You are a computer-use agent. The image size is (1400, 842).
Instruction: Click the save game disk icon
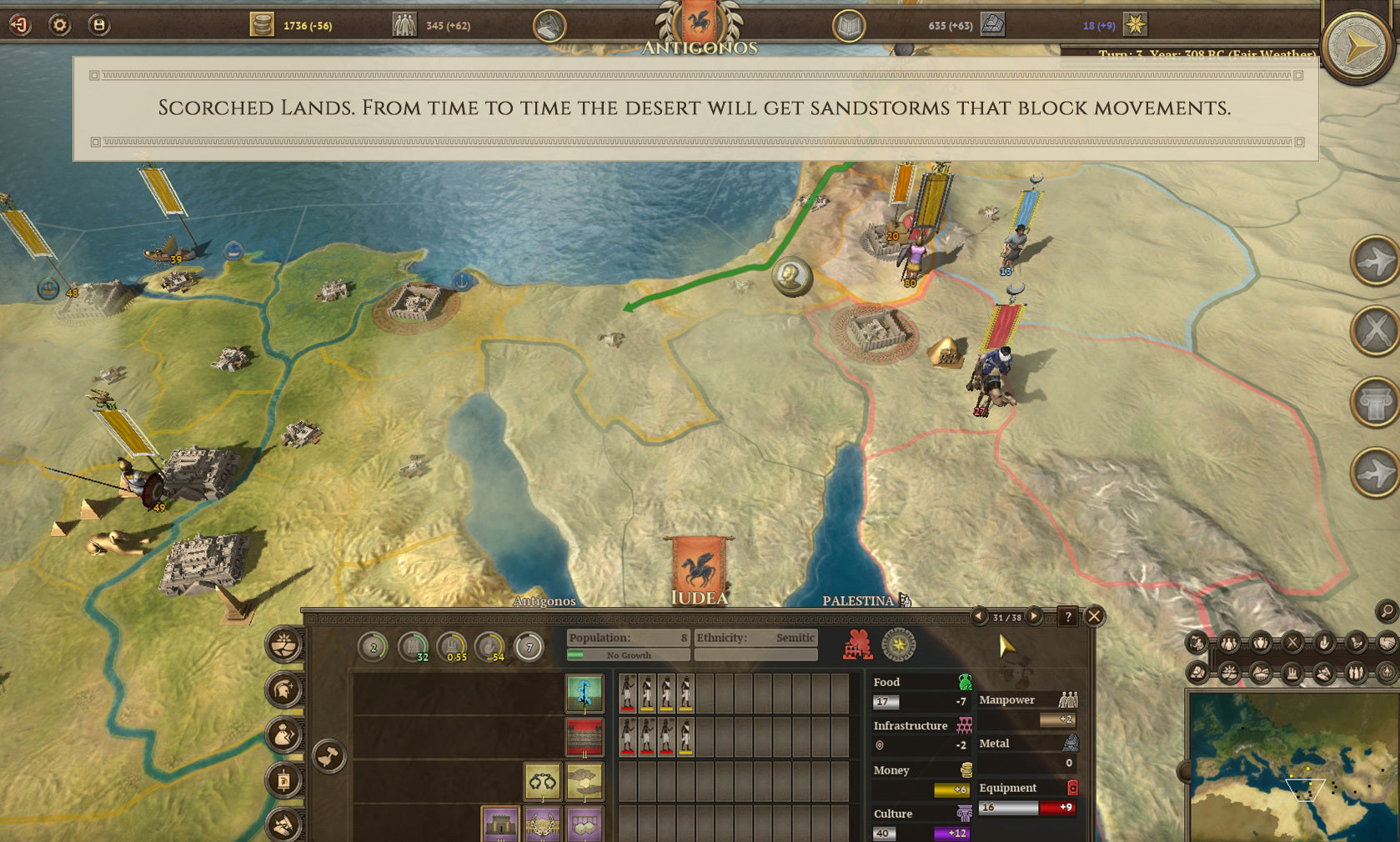coord(98,25)
